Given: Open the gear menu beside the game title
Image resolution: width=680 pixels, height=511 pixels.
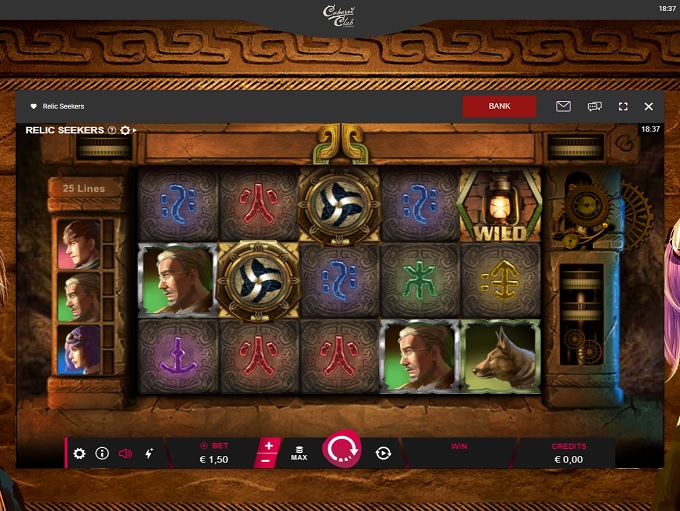Looking at the screenshot, I should [x=125, y=130].
